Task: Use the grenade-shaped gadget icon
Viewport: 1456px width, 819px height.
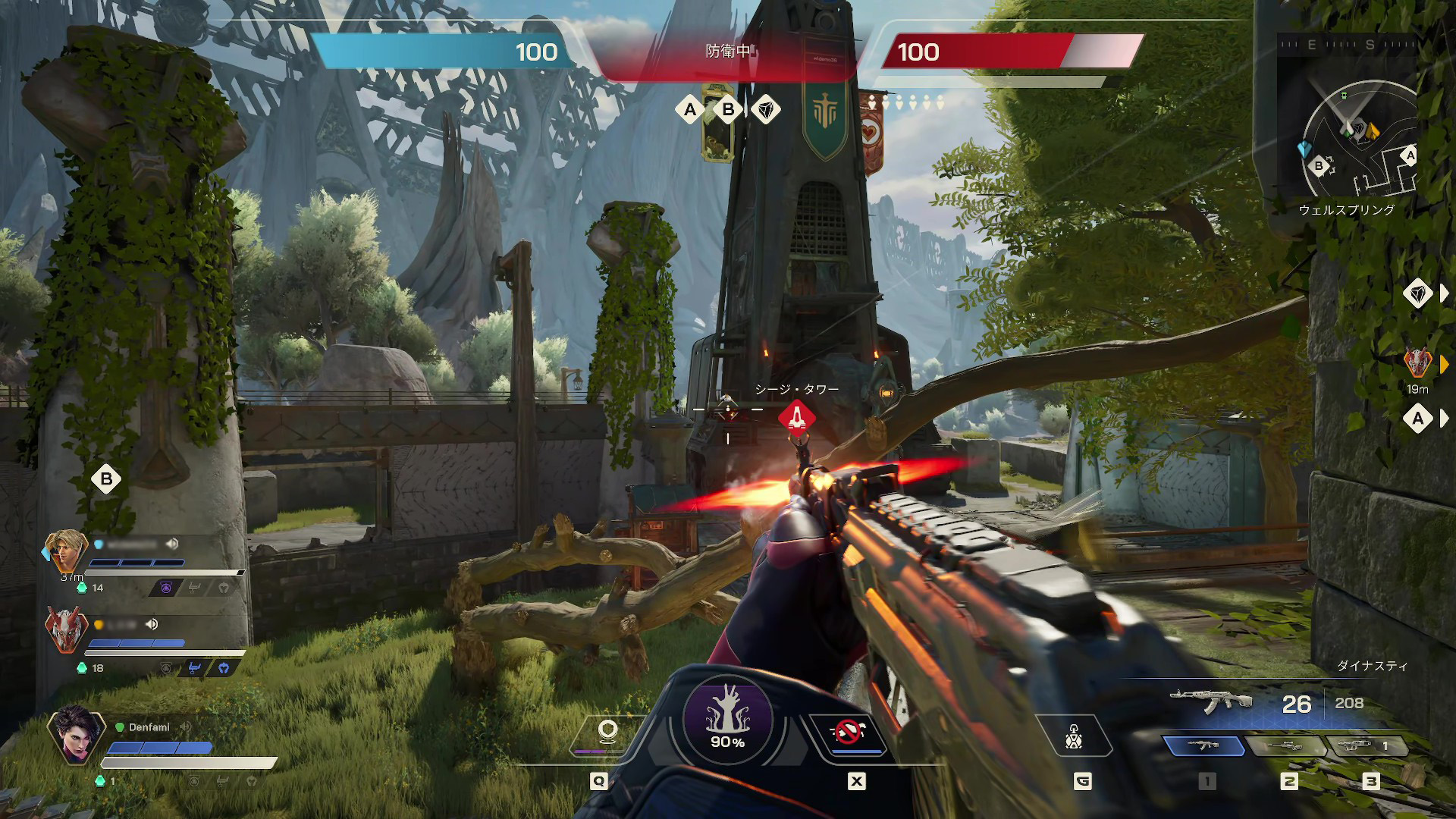Action: pyautogui.click(x=1074, y=736)
